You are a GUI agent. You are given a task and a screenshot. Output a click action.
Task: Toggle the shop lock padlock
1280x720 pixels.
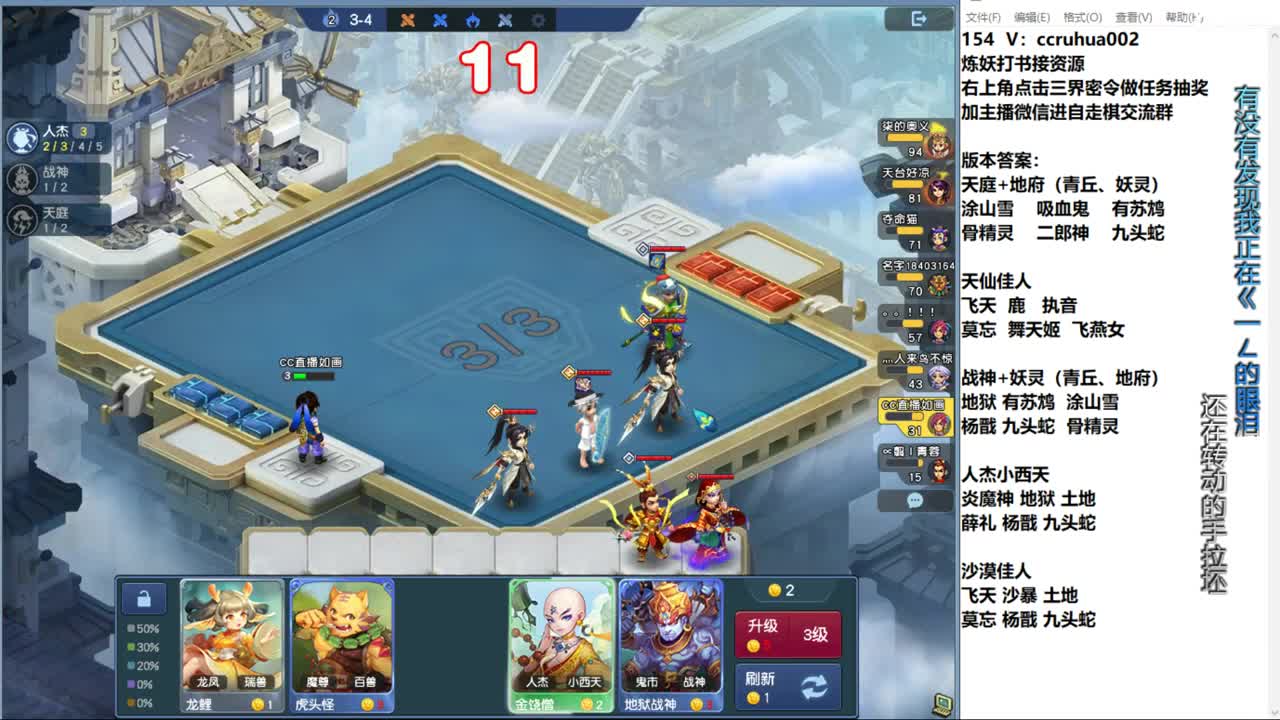(x=145, y=597)
